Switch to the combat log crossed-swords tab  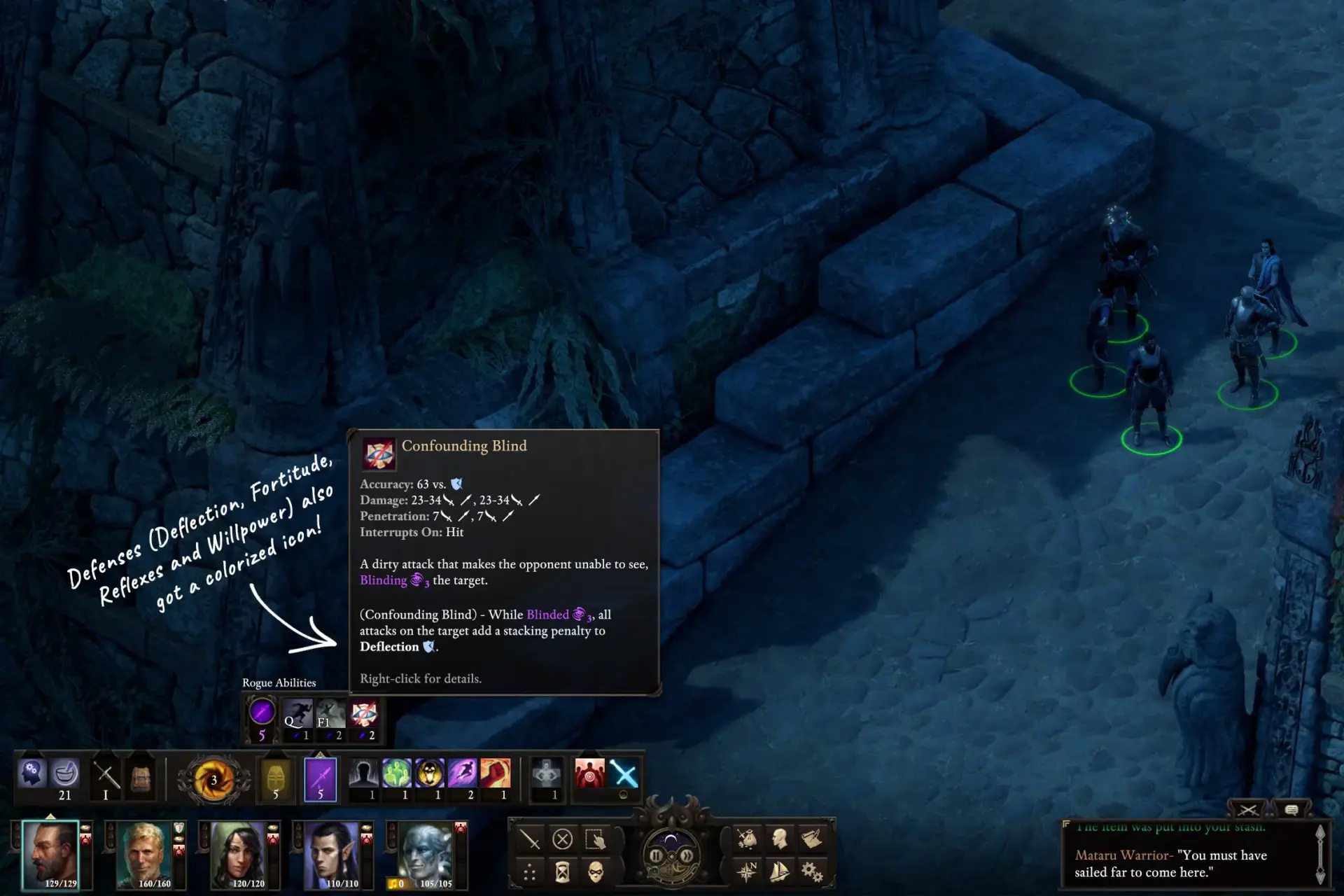[x=1247, y=810]
